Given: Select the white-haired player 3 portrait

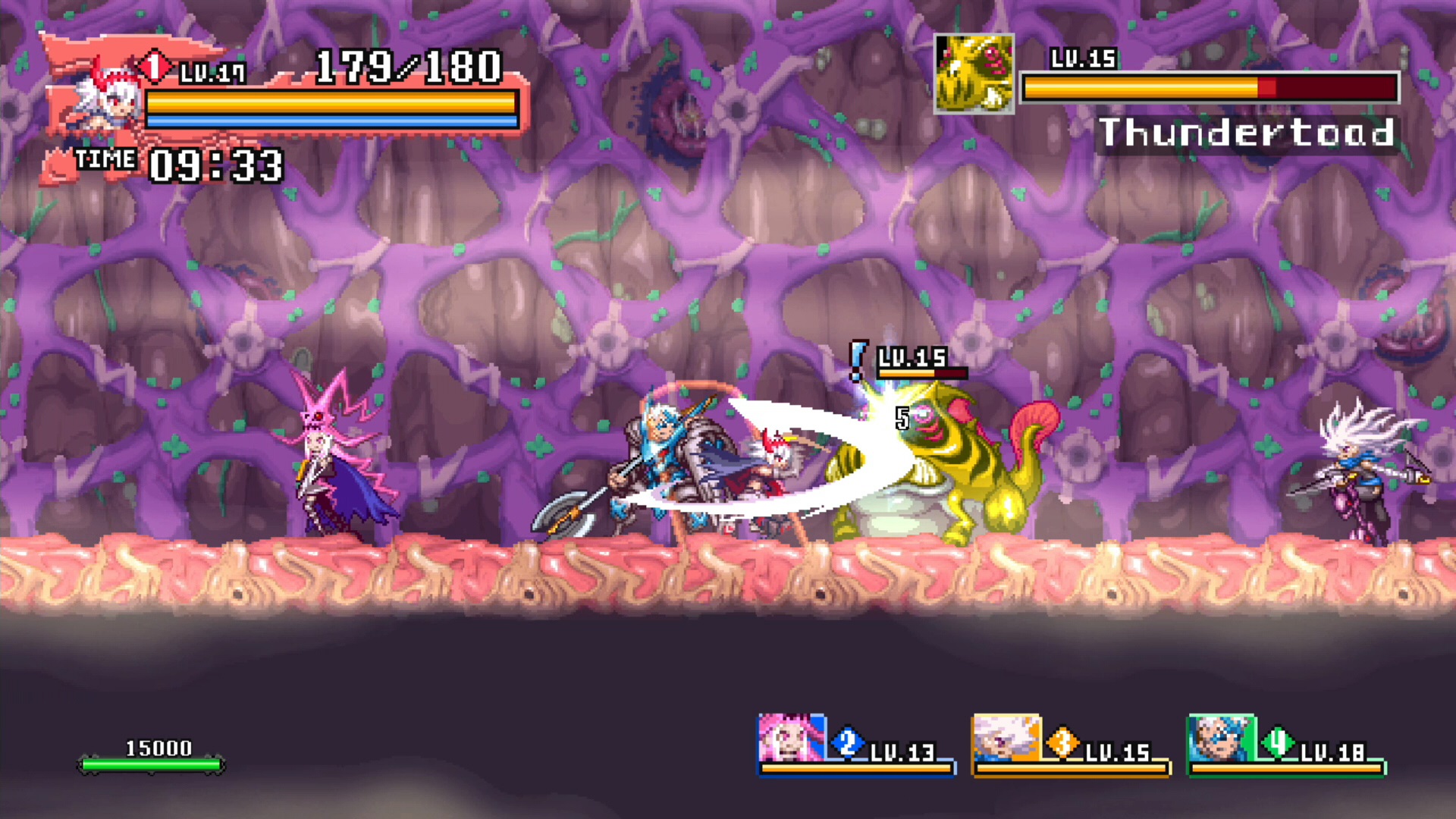Looking at the screenshot, I should (1006, 737).
